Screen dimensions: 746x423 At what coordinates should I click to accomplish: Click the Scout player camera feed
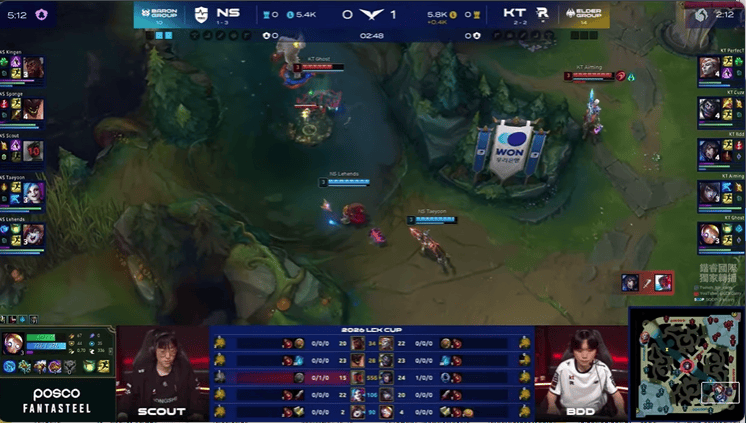(163, 371)
